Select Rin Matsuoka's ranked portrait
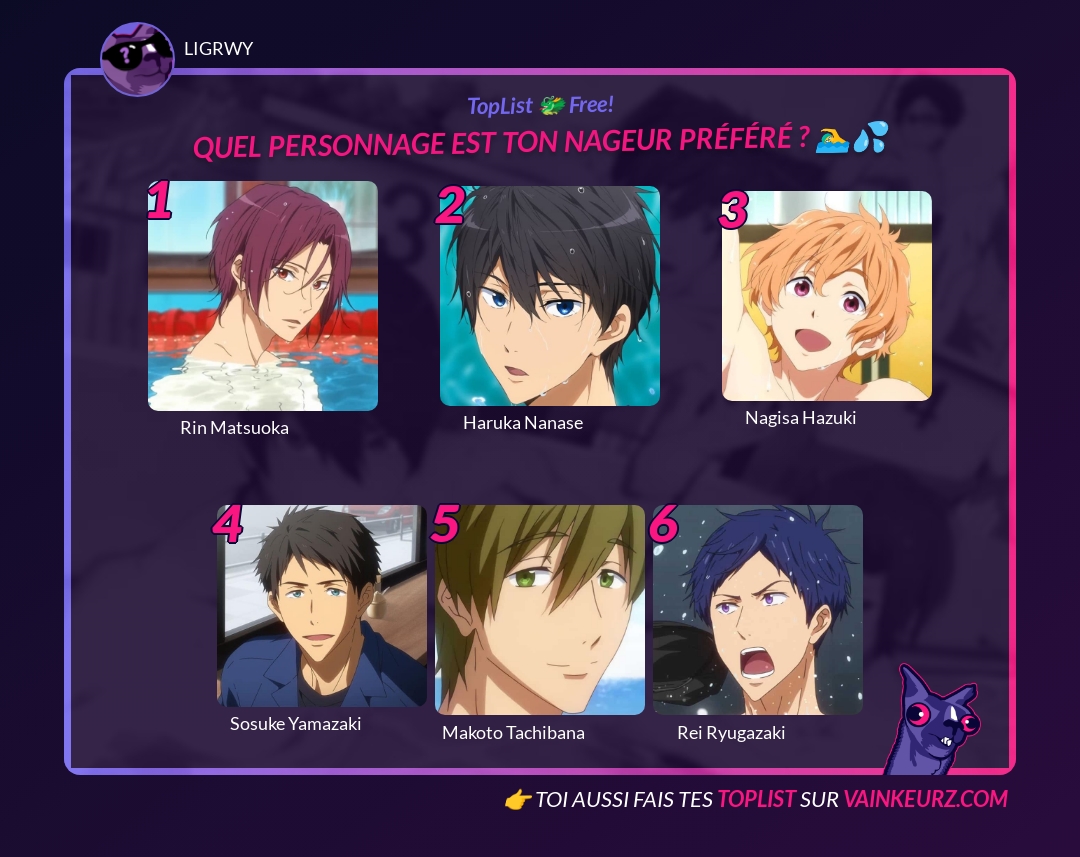The height and width of the screenshot is (857, 1080). point(263,296)
